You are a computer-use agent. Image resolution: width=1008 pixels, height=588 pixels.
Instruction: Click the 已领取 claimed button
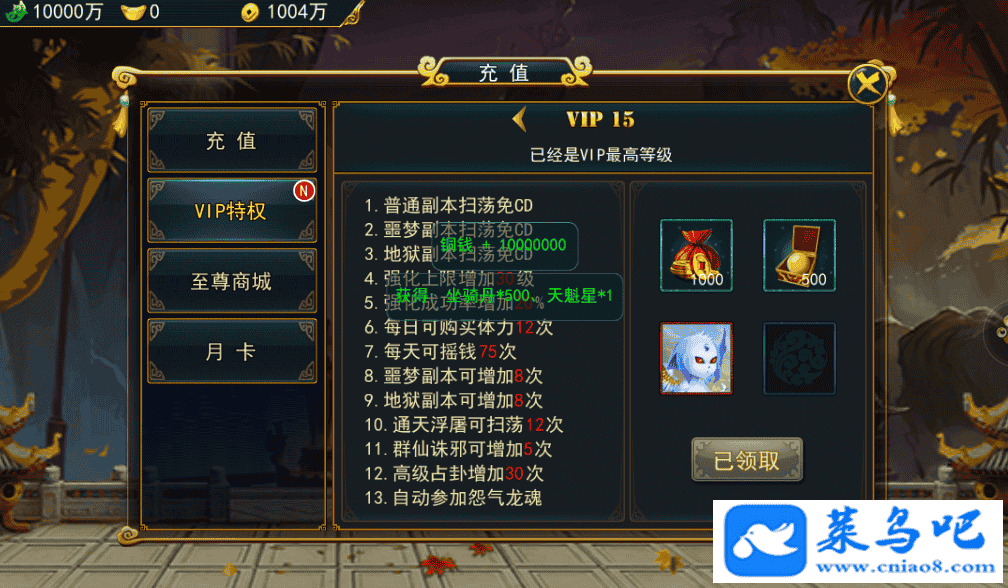click(x=746, y=461)
